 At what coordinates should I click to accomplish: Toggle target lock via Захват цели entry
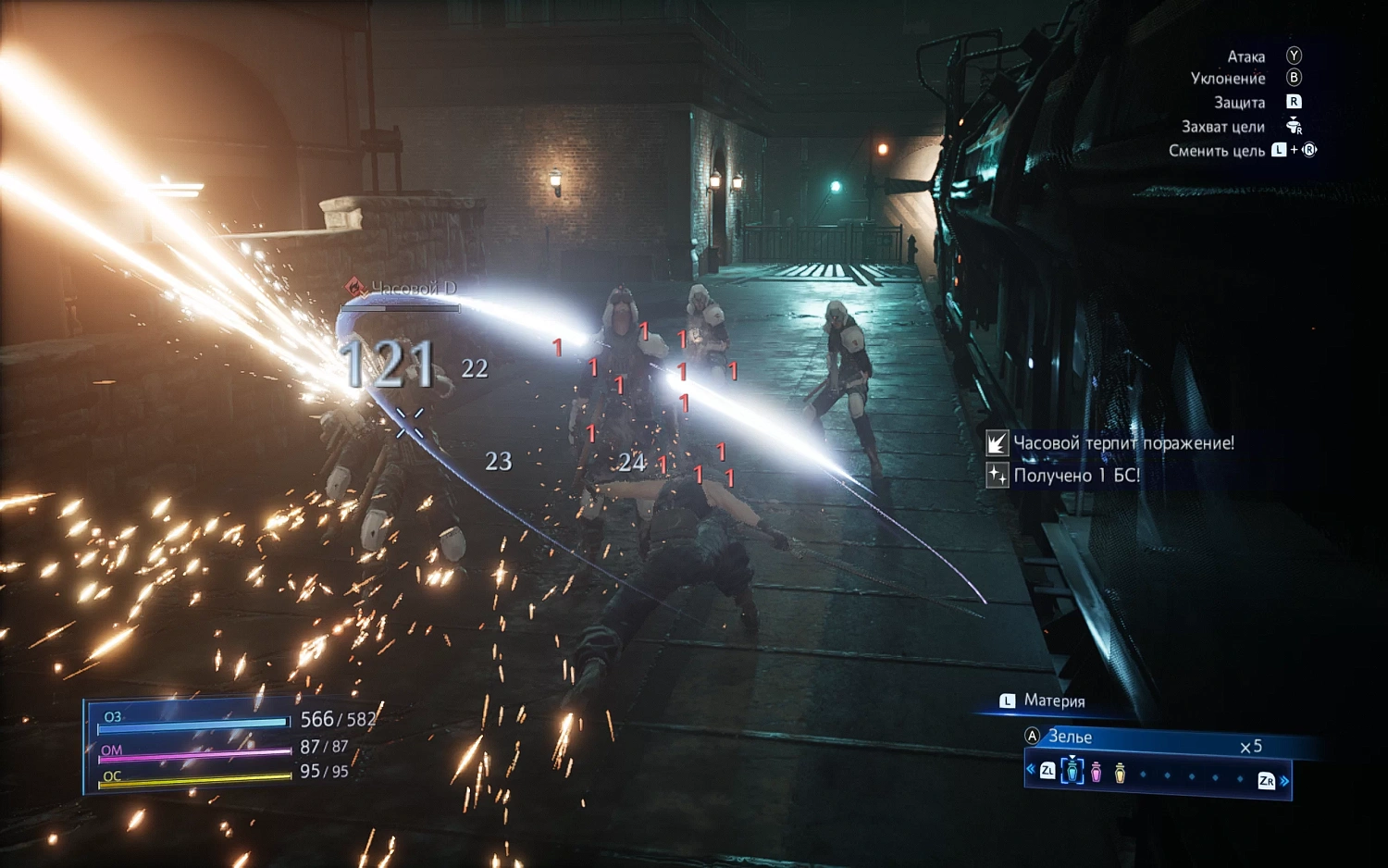(x=1225, y=127)
